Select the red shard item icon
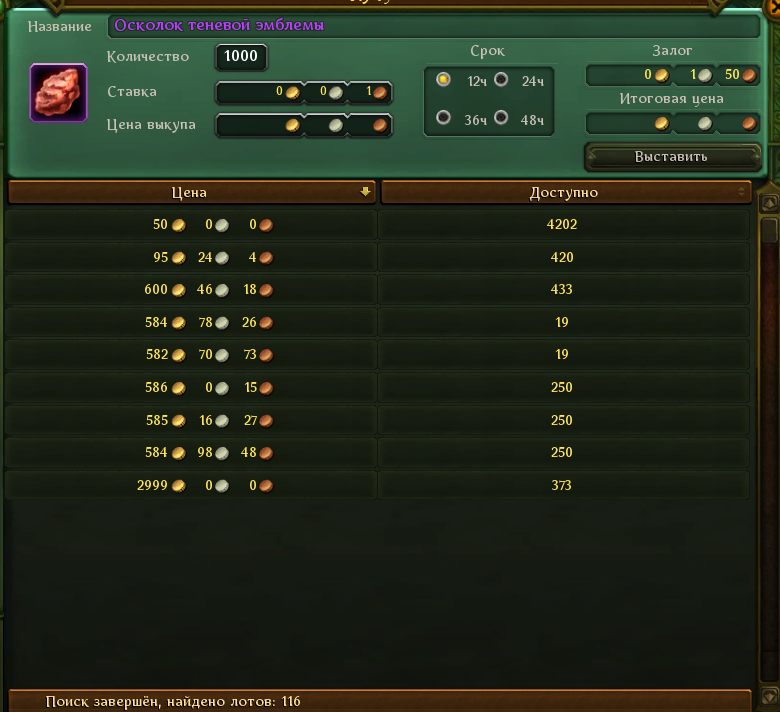 coord(58,93)
